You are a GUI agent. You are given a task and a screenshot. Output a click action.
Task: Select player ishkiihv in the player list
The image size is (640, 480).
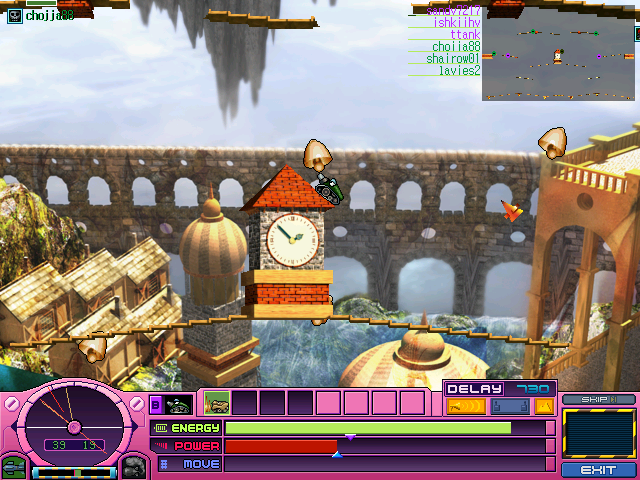[457, 23]
